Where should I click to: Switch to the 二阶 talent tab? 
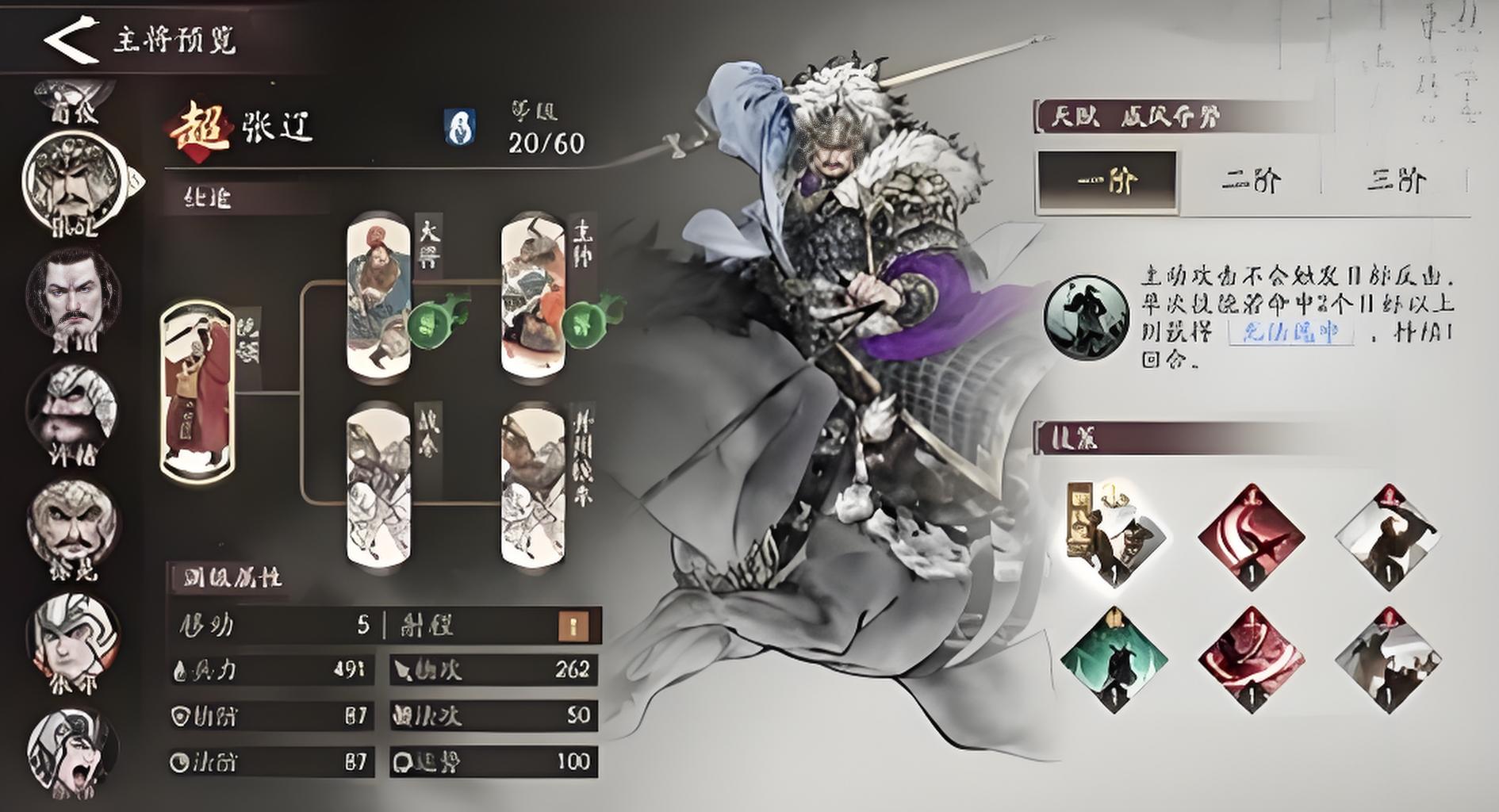1250,182
